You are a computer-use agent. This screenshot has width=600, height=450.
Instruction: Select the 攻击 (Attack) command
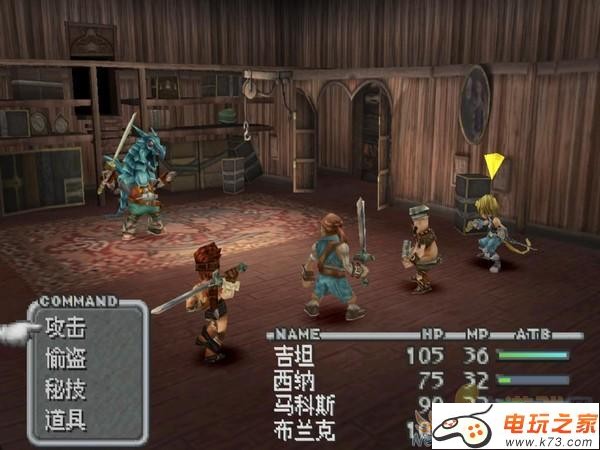tap(66, 326)
